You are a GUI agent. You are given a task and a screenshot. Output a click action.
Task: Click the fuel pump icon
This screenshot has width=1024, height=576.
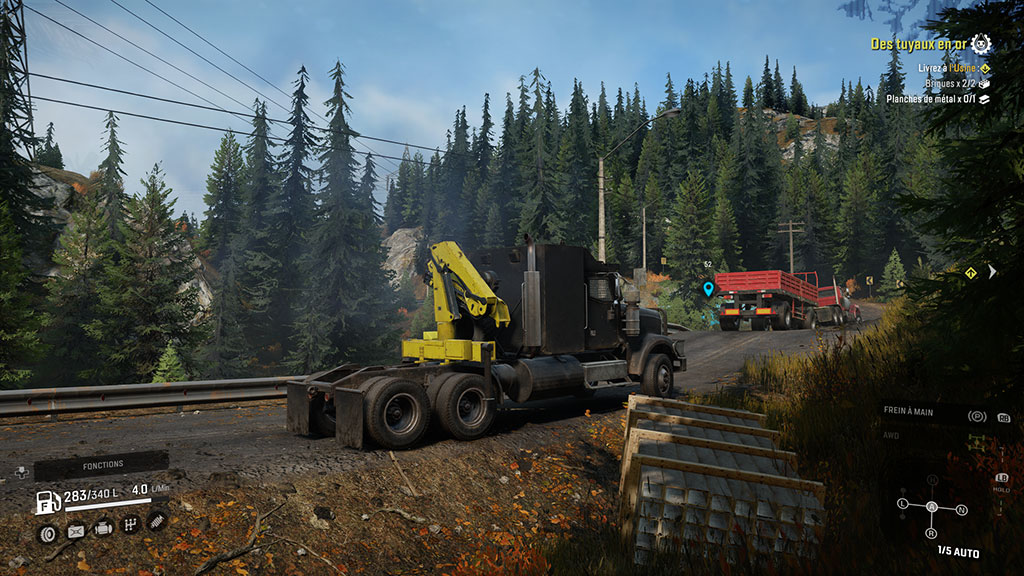(47, 502)
